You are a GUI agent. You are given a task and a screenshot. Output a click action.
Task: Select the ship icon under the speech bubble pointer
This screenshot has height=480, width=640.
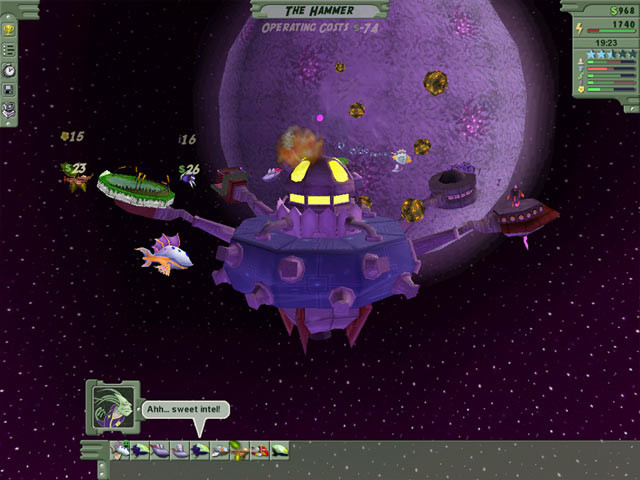201,451
